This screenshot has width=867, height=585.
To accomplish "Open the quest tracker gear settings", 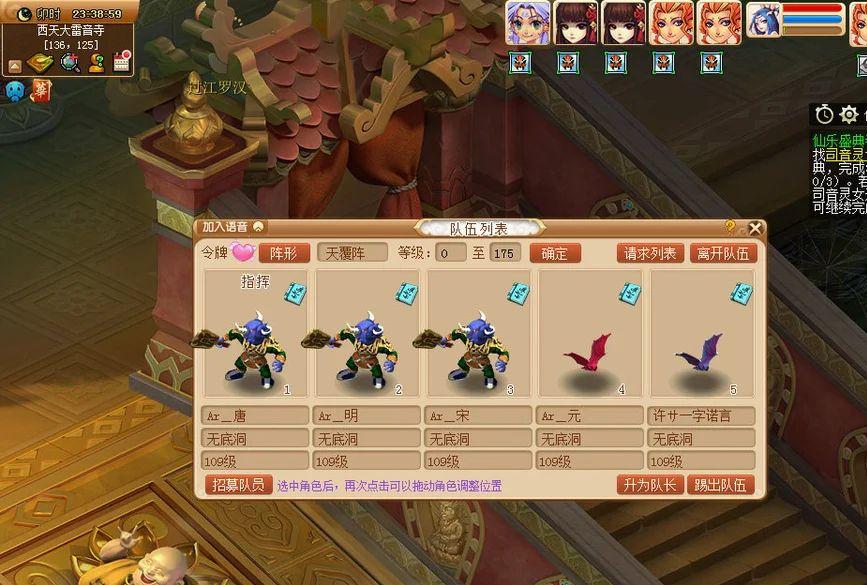I will (x=849, y=115).
